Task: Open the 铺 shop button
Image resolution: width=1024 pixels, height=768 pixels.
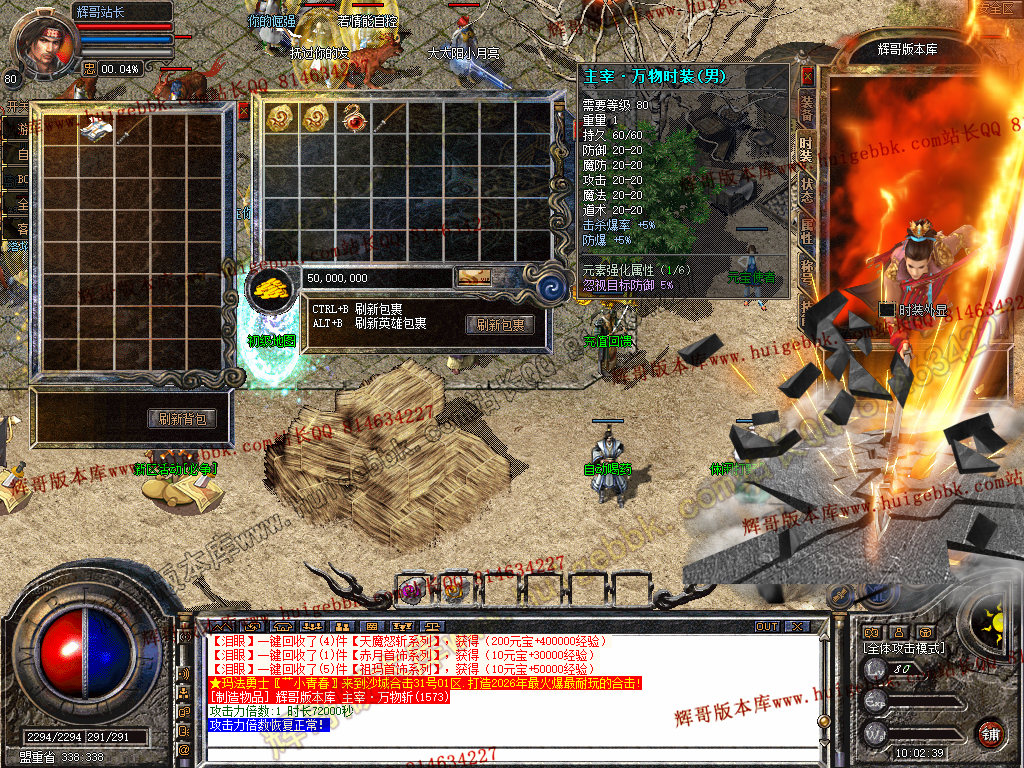Action: 989,733
